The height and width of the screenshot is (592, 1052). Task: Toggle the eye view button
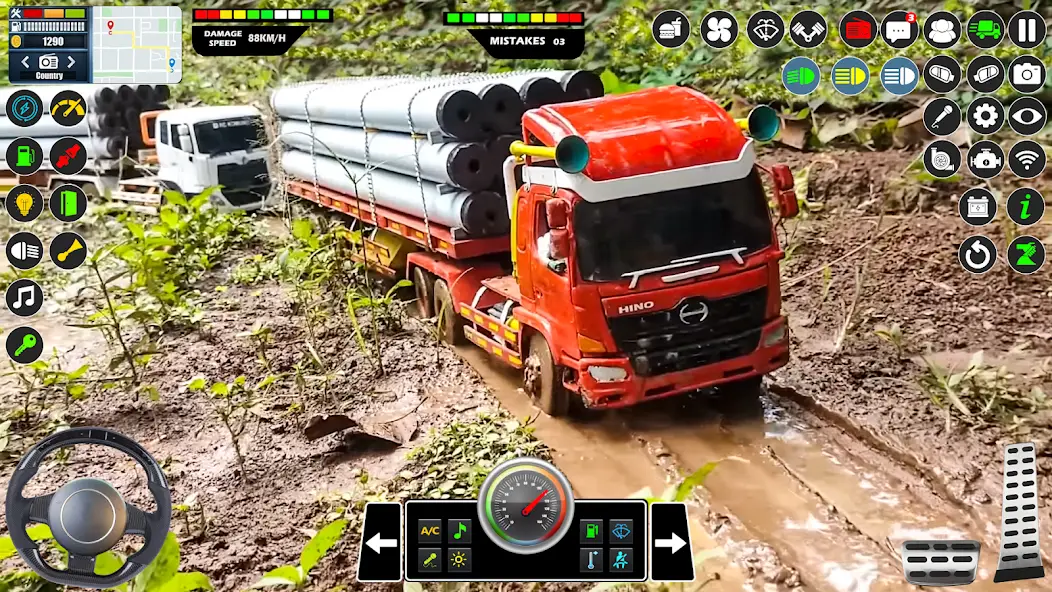1026,116
